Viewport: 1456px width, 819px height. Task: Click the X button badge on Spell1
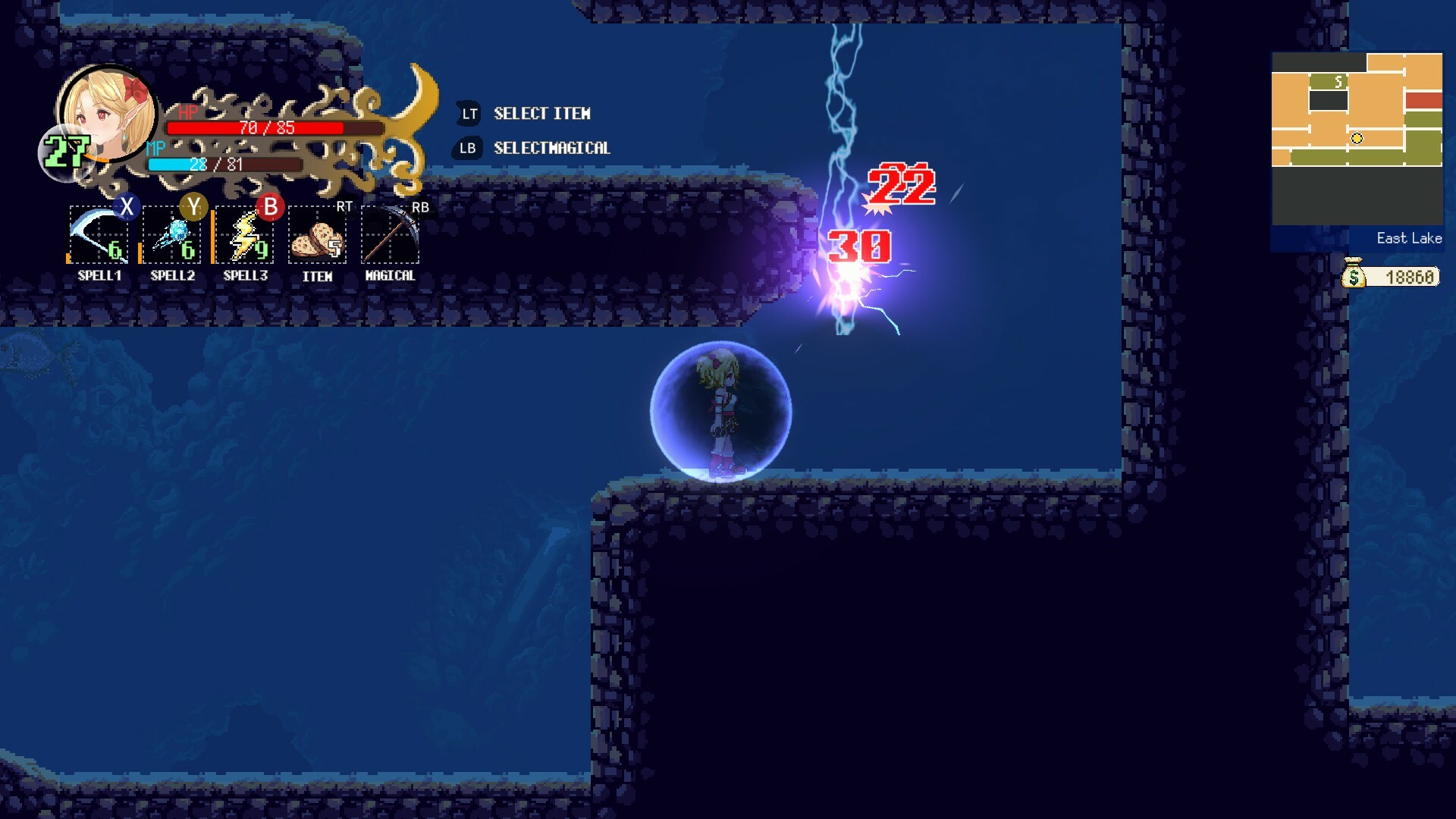click(127, 206)
